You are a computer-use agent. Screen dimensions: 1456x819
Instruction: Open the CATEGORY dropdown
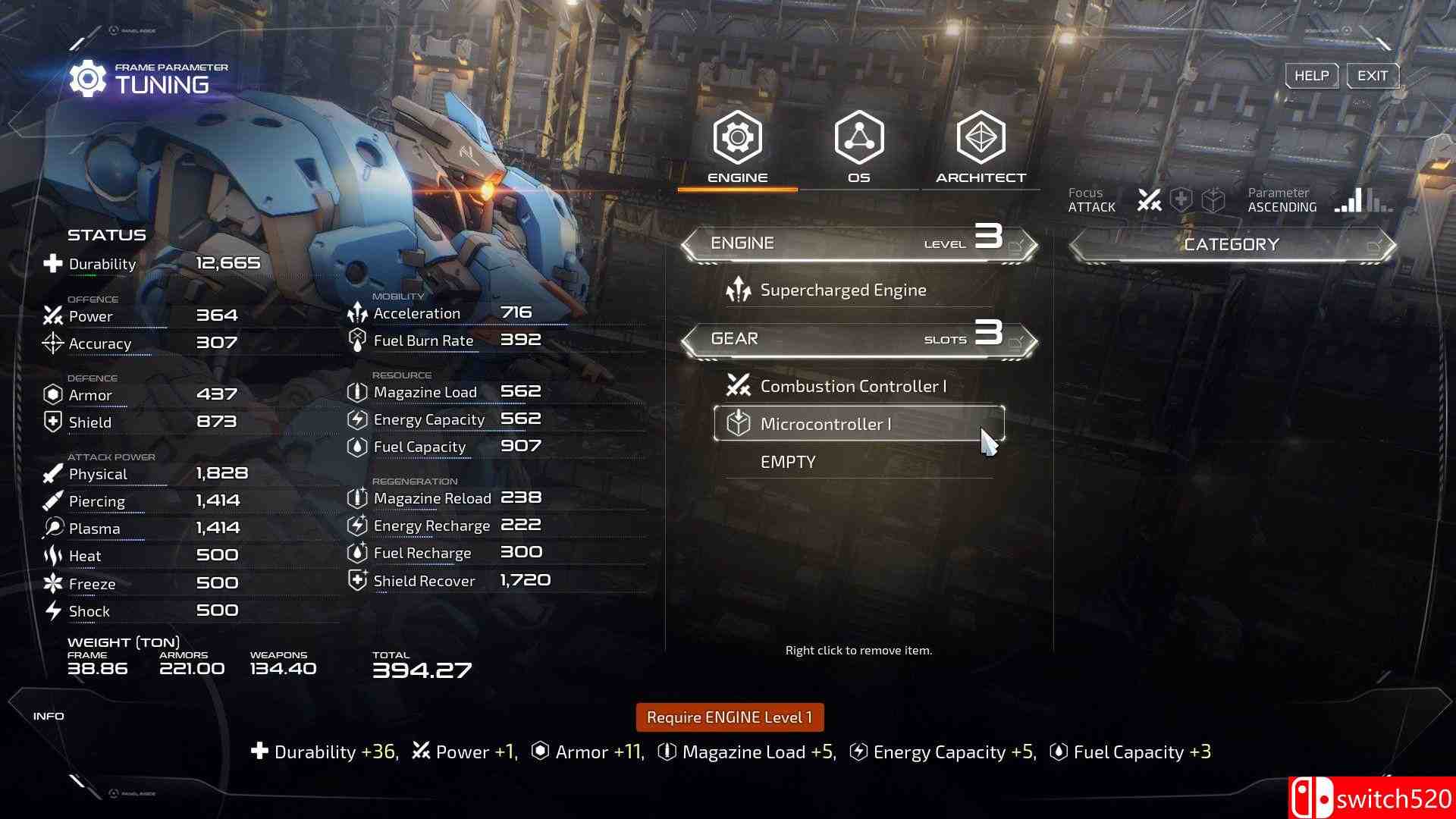[1232, 244]
